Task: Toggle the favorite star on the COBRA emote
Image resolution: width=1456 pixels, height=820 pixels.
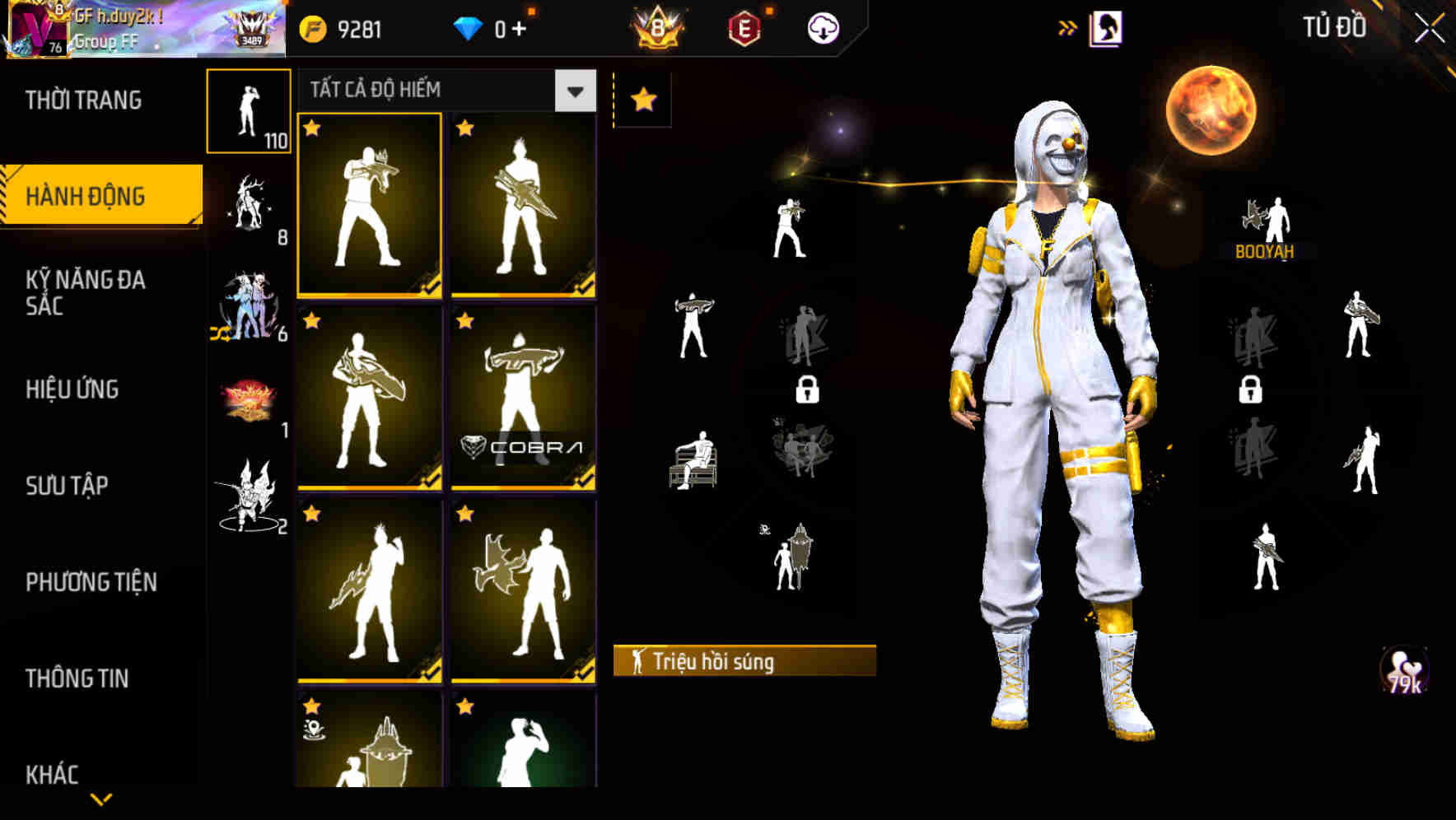Action: point(465,319)
